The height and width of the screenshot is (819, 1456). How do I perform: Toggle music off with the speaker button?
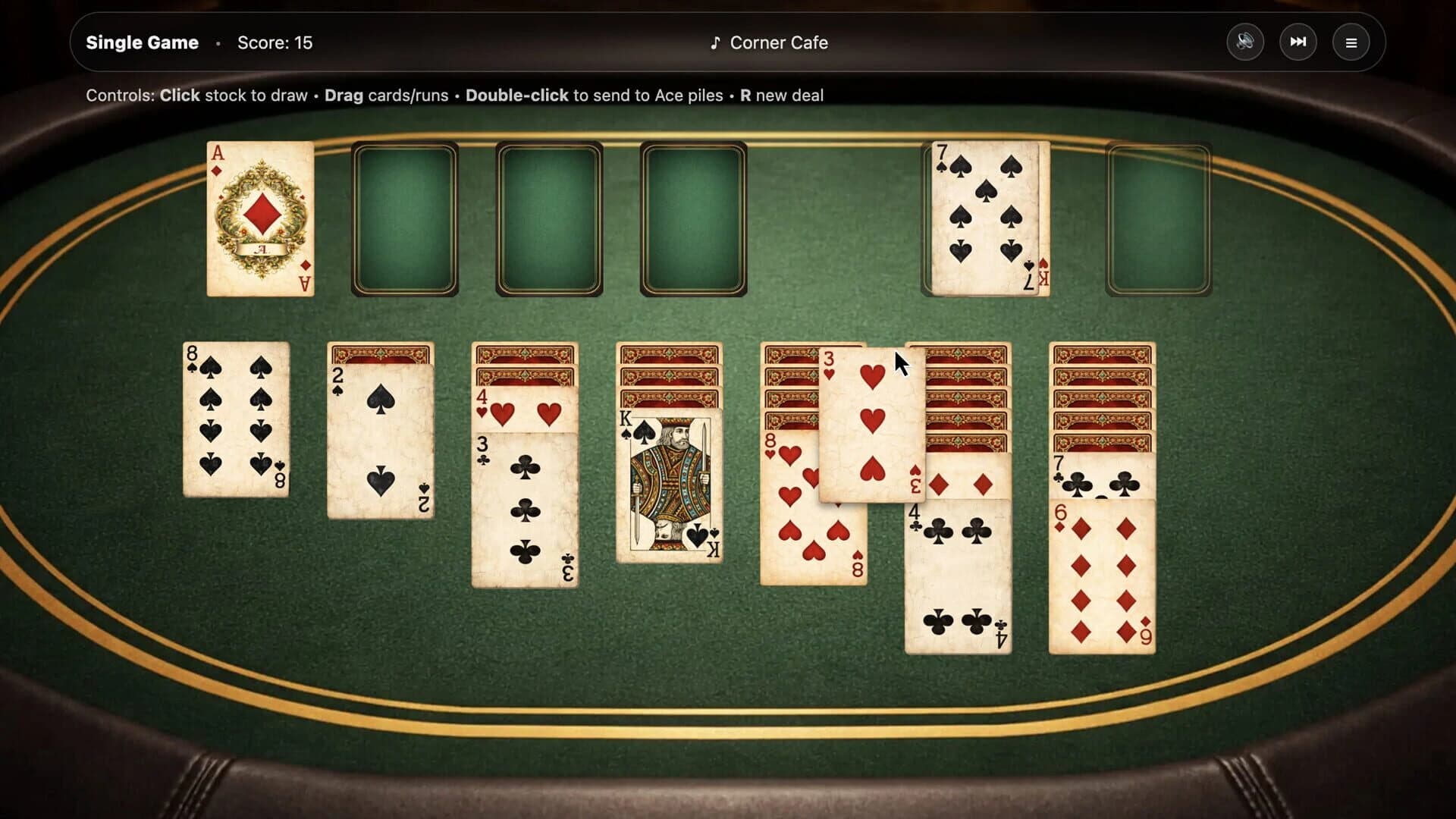[1244, 42]
